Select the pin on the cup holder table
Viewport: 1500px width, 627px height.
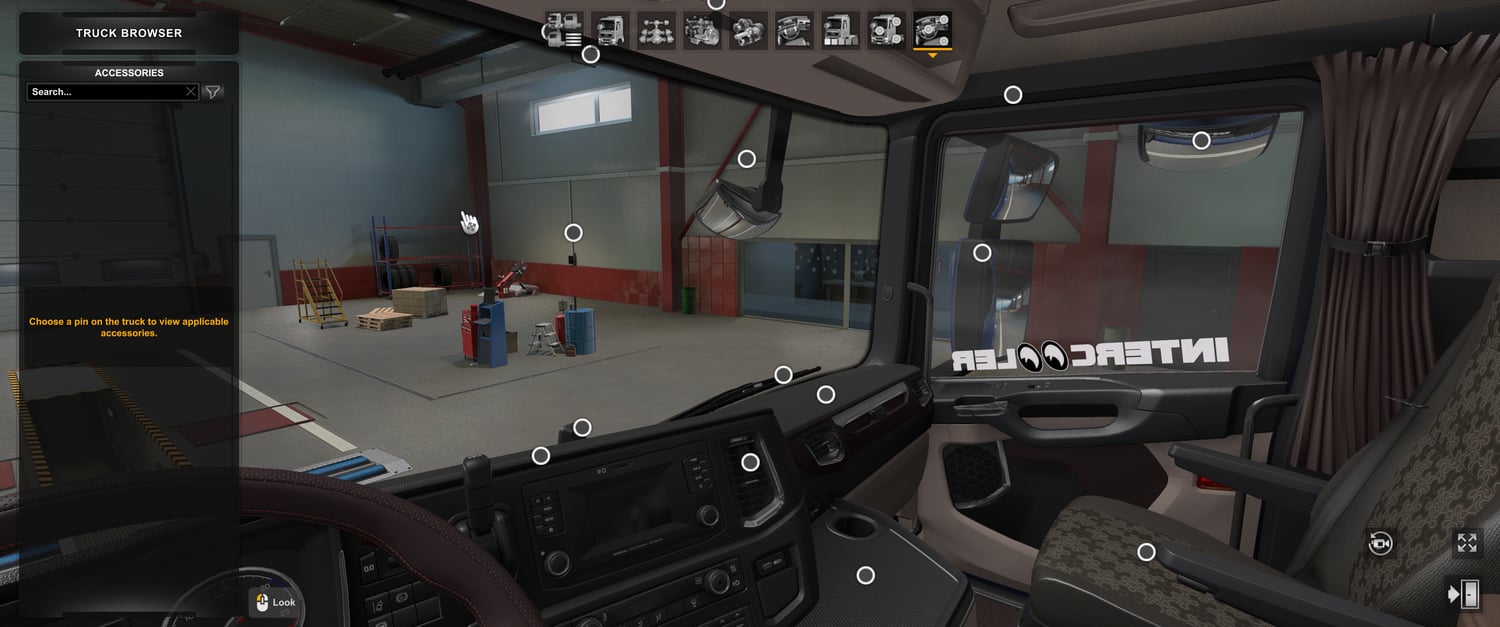click(x=866, y=575)
